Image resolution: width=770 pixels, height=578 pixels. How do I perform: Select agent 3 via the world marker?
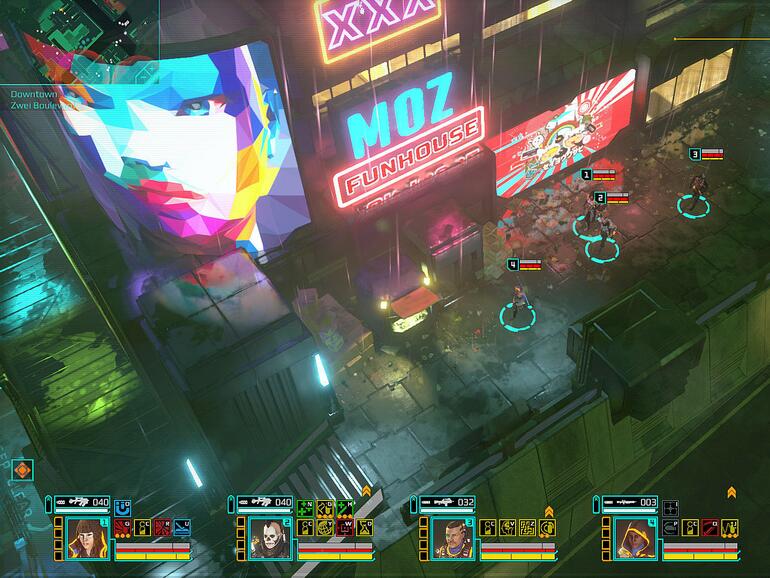point(690,204)
